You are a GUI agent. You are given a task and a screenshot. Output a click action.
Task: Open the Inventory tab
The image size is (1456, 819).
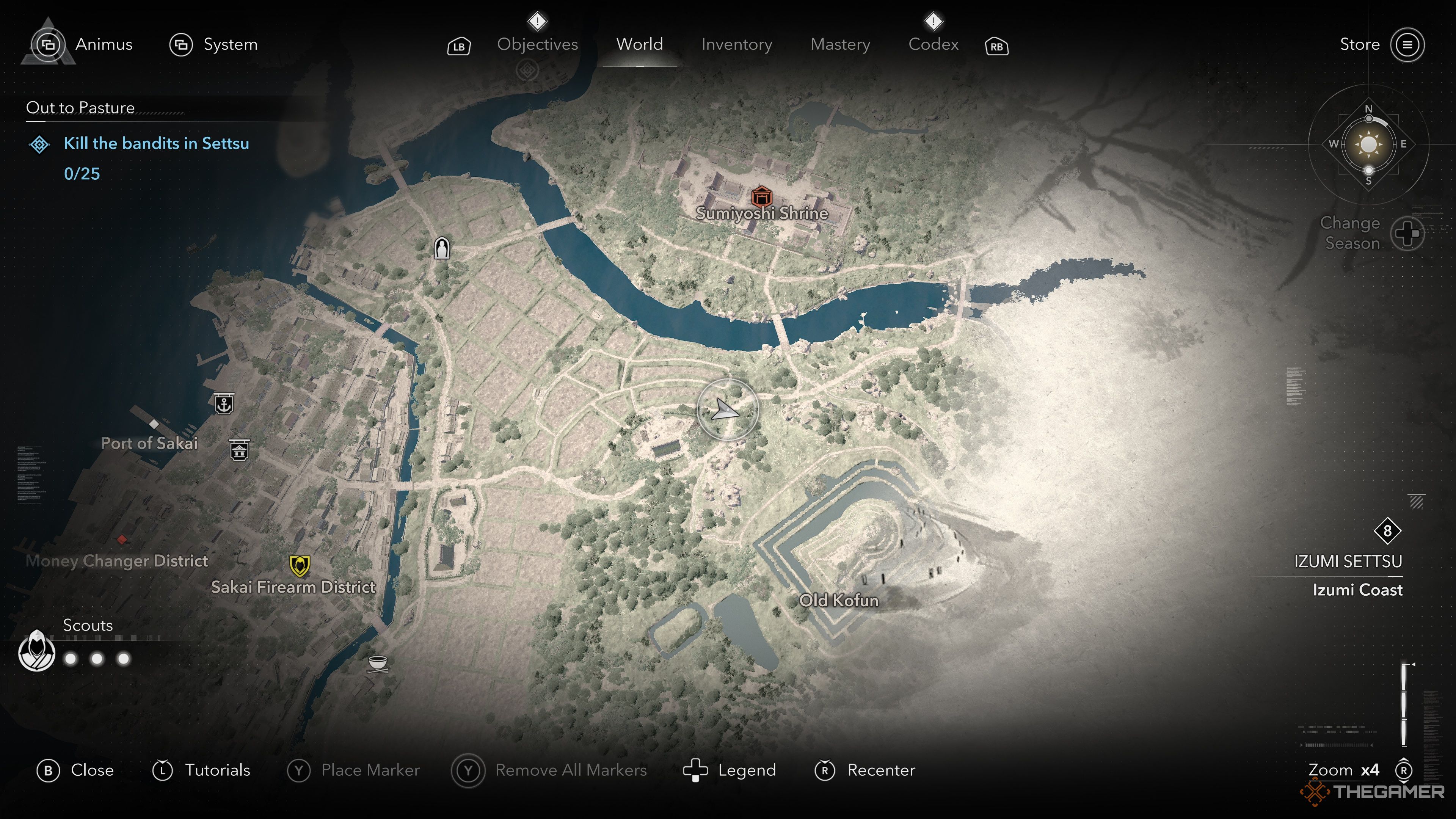click(x=736, y=44)
